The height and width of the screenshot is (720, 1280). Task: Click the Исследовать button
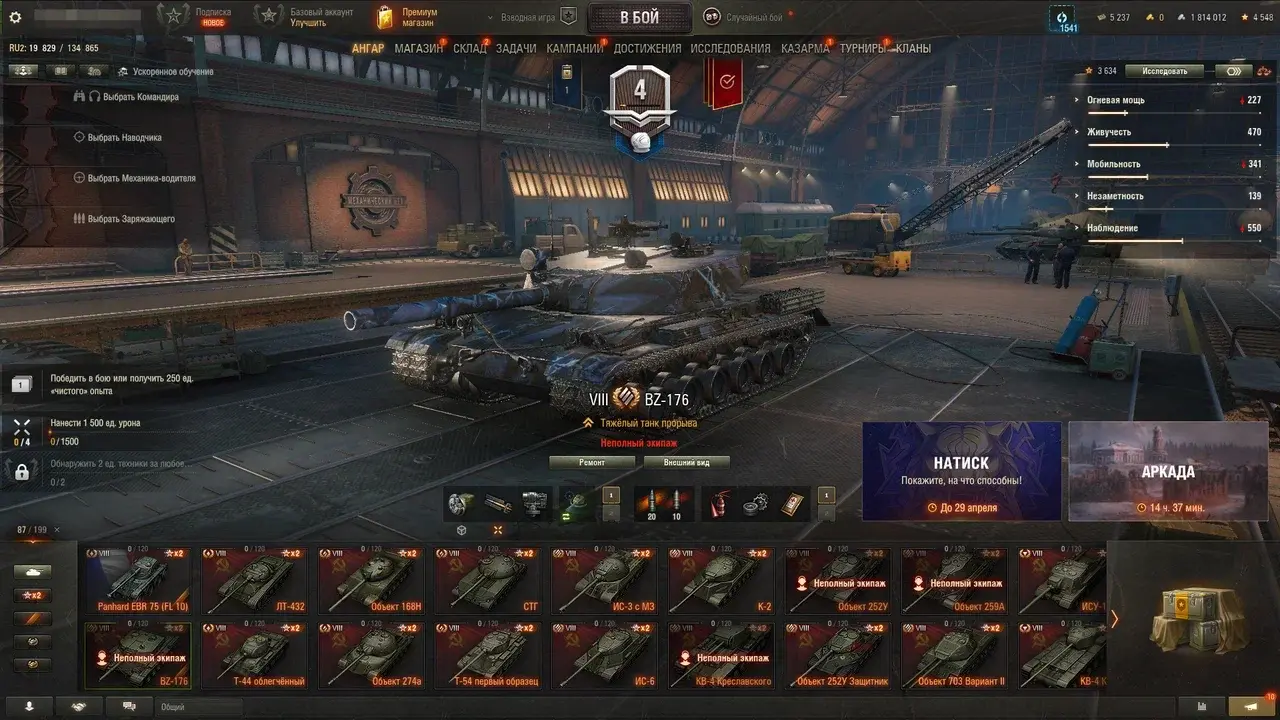[1164, 71]
